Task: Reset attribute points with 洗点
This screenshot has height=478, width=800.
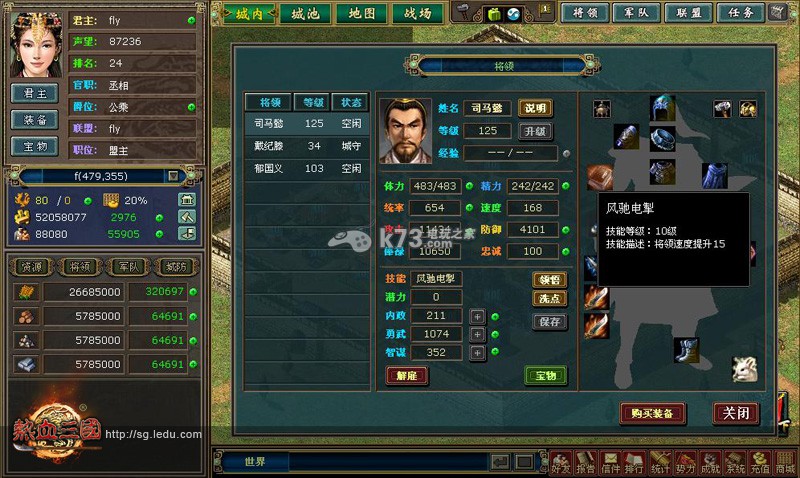Action: pos(550,298)
